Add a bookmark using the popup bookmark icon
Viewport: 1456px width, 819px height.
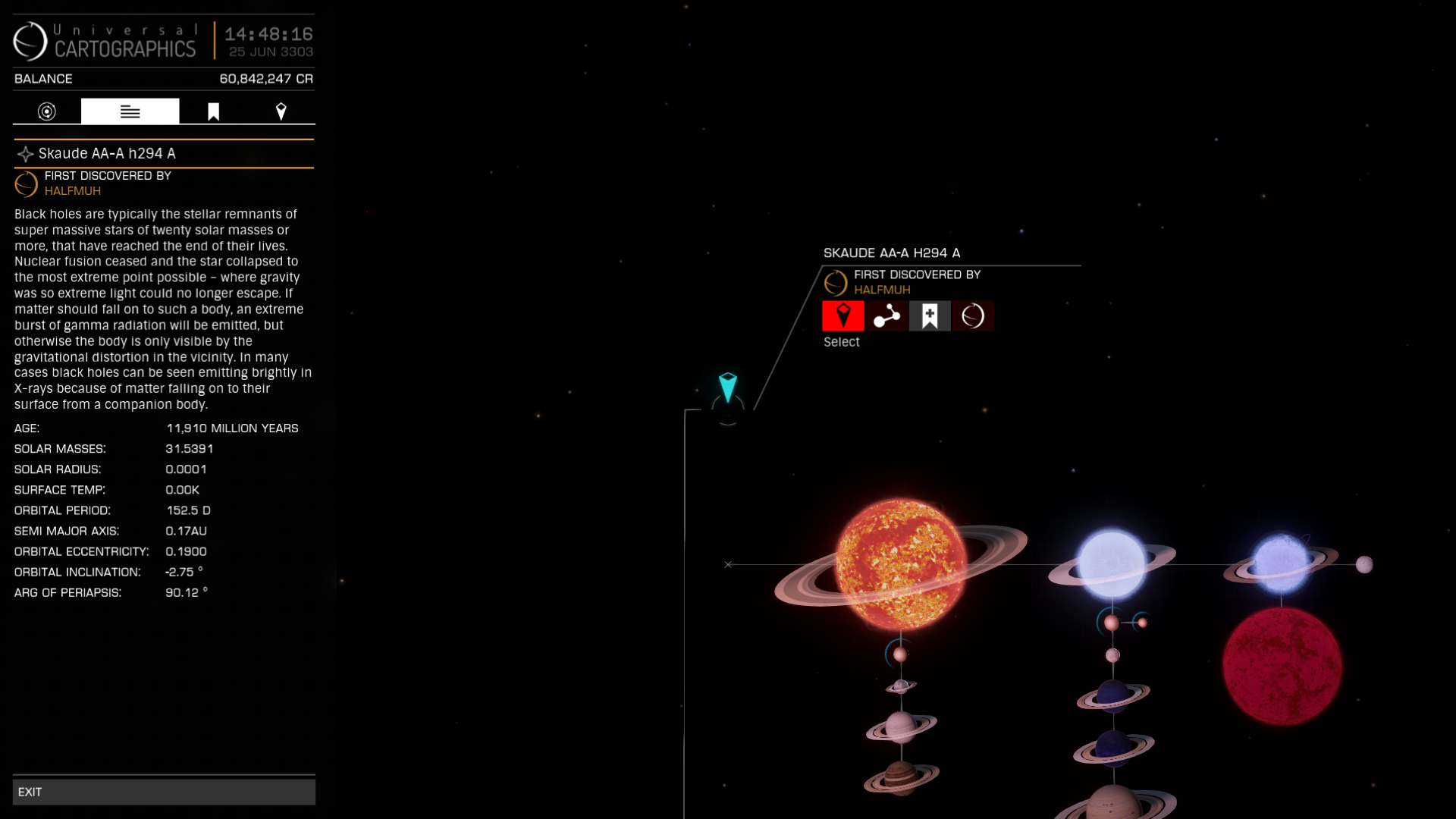(930, 315)
